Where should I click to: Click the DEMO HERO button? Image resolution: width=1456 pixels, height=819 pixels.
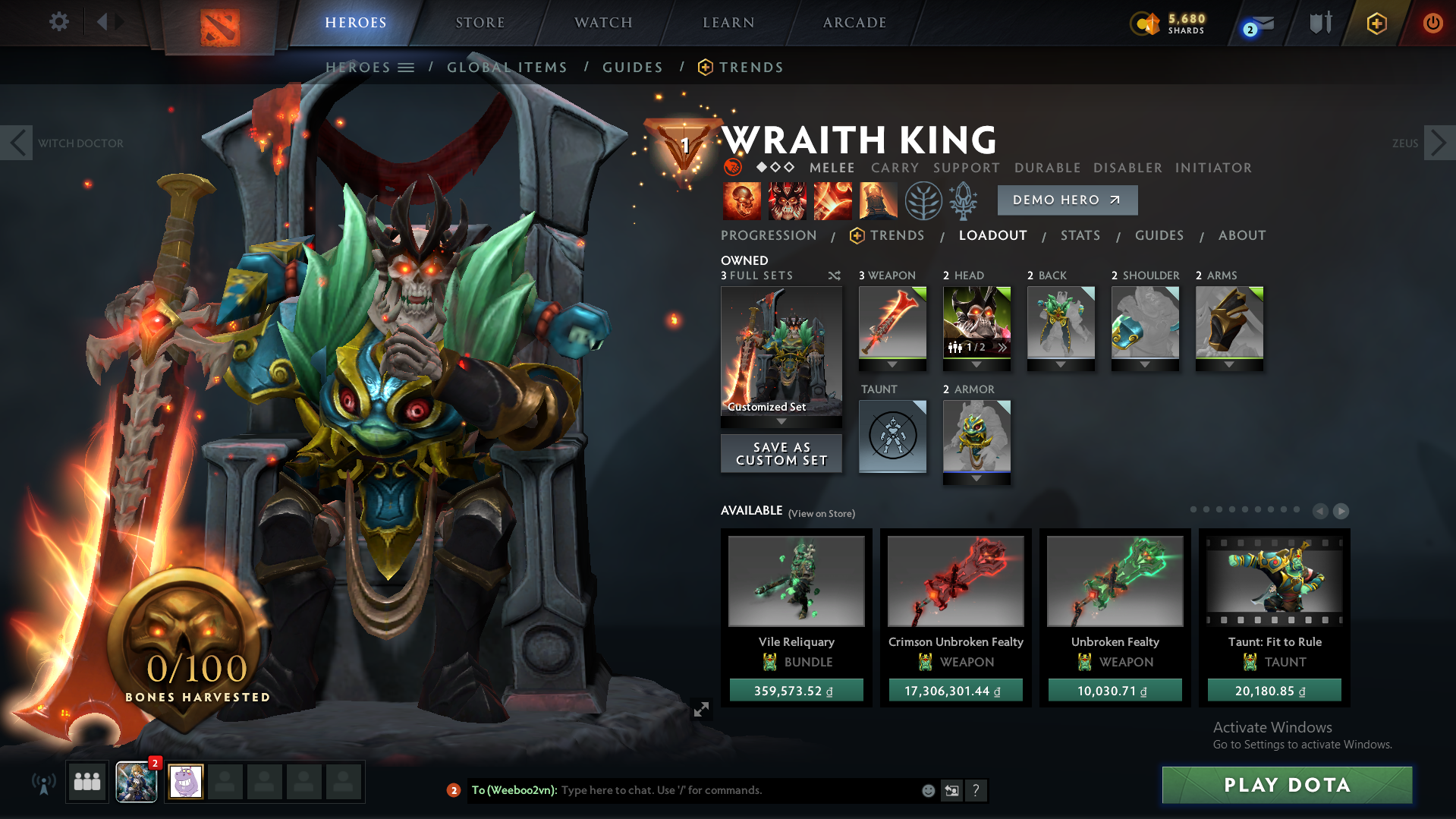1067,200
